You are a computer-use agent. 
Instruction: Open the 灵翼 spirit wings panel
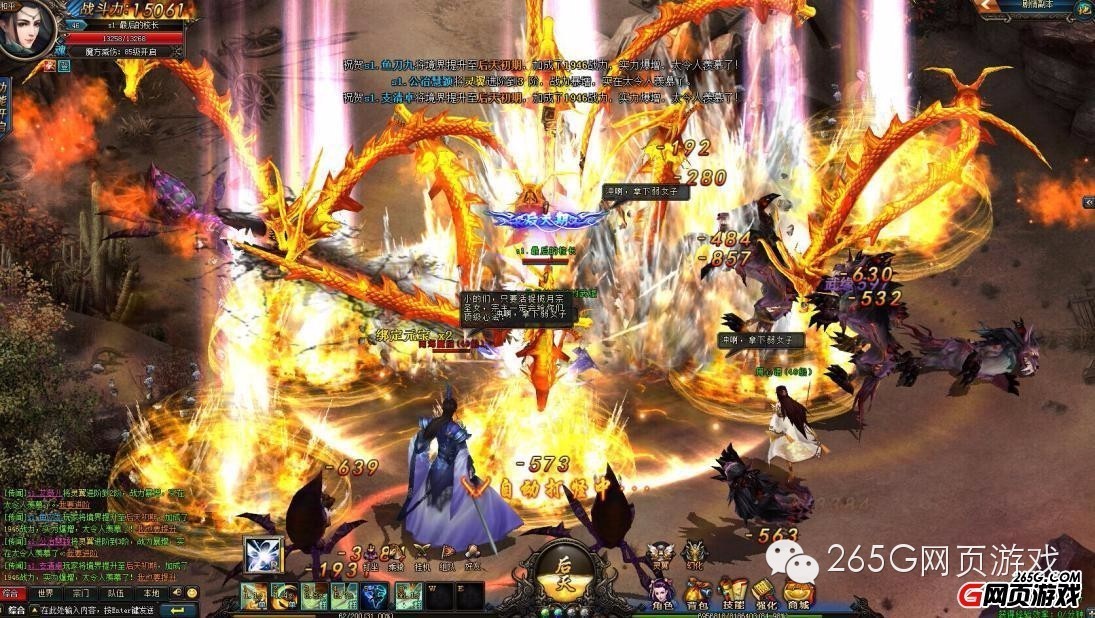[x=660, y=554]
